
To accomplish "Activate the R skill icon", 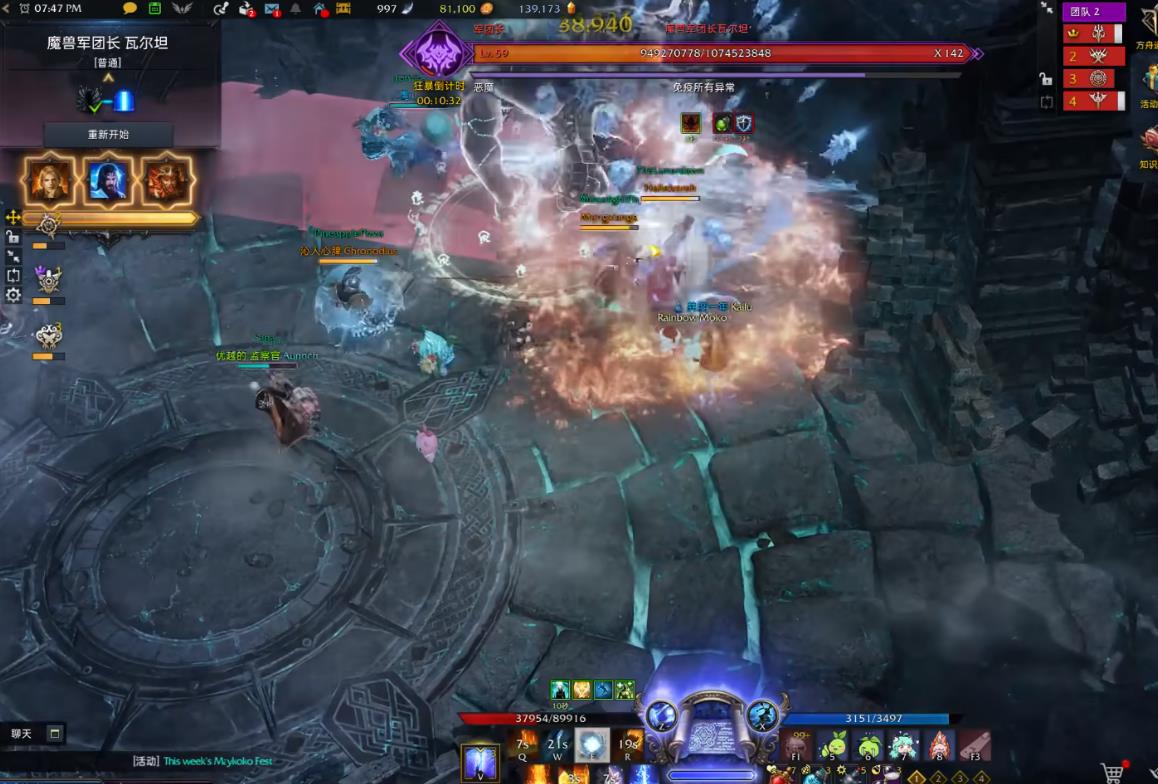I will (x=628, y=744).
